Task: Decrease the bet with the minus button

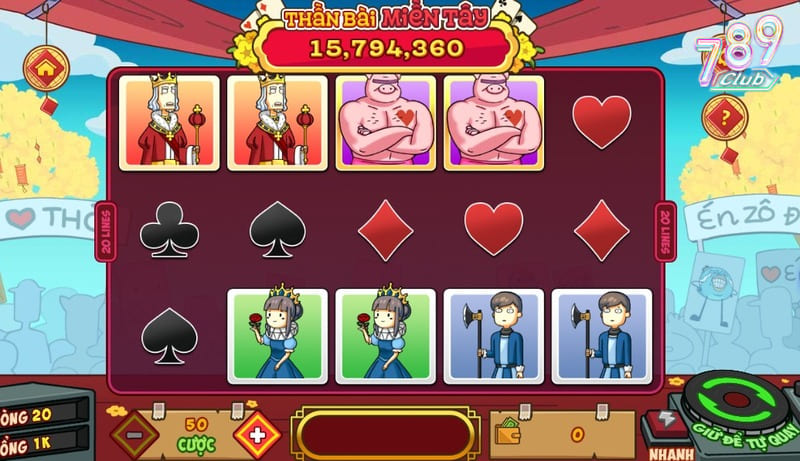Action: click(x=134, y=435)
